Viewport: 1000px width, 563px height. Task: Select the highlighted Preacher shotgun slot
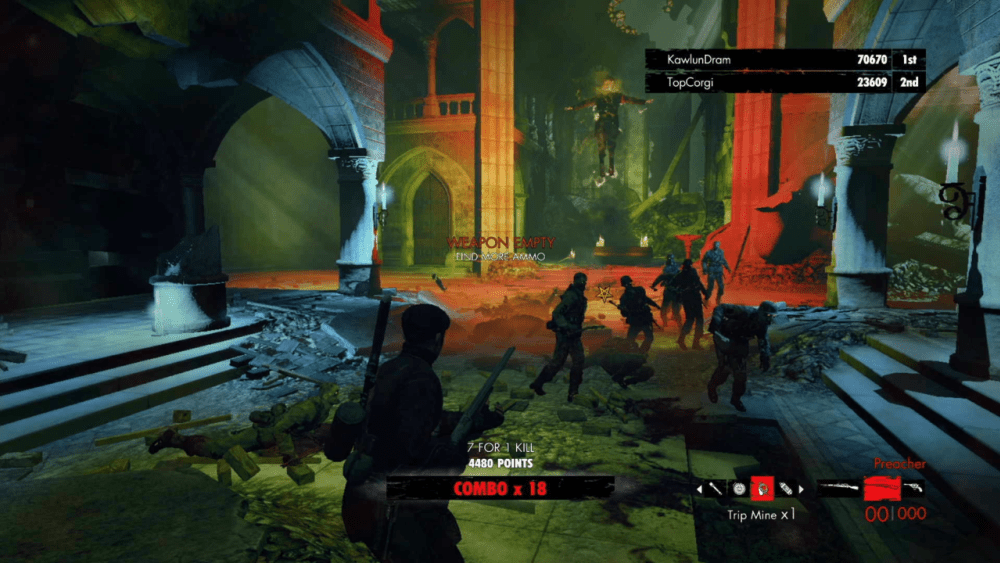tap(880, 489)
